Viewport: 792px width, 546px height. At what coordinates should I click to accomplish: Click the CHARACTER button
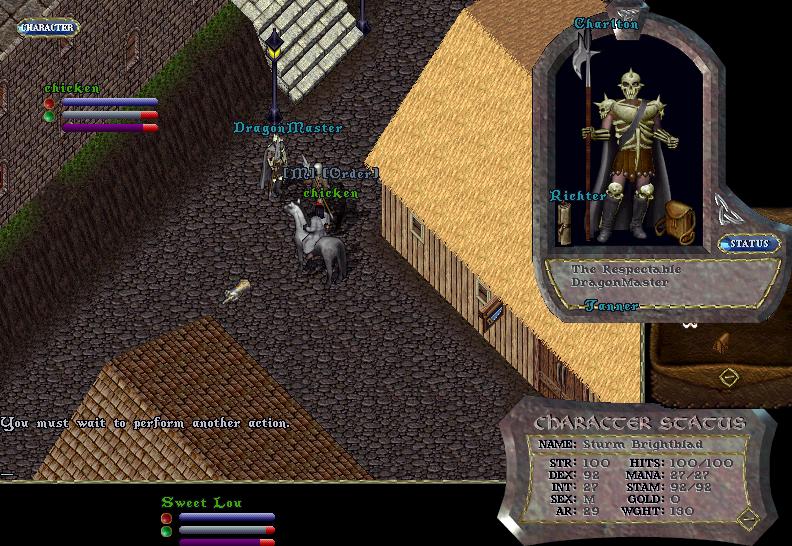point(47,28)
